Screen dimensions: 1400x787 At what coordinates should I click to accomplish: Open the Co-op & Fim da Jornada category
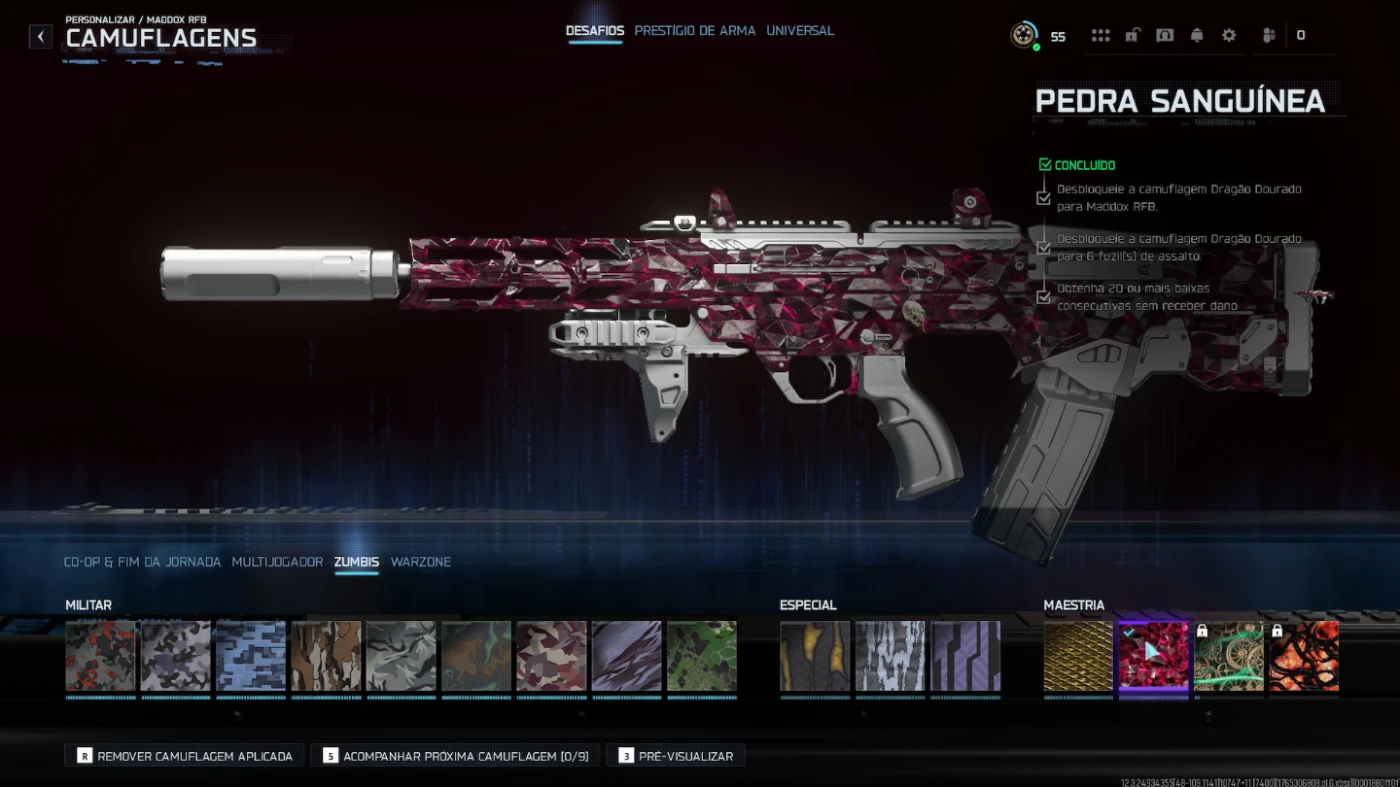142,562
